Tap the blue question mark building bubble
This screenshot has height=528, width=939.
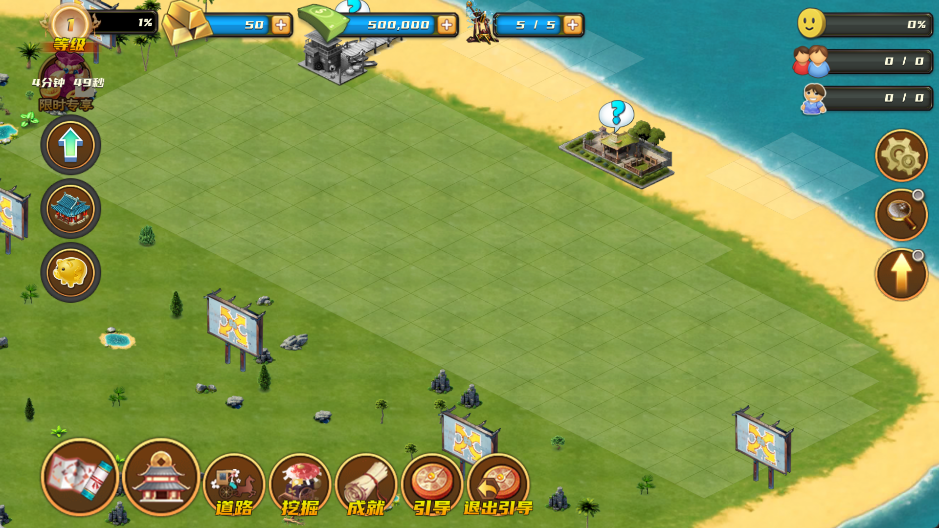click(x=617, y=114)
